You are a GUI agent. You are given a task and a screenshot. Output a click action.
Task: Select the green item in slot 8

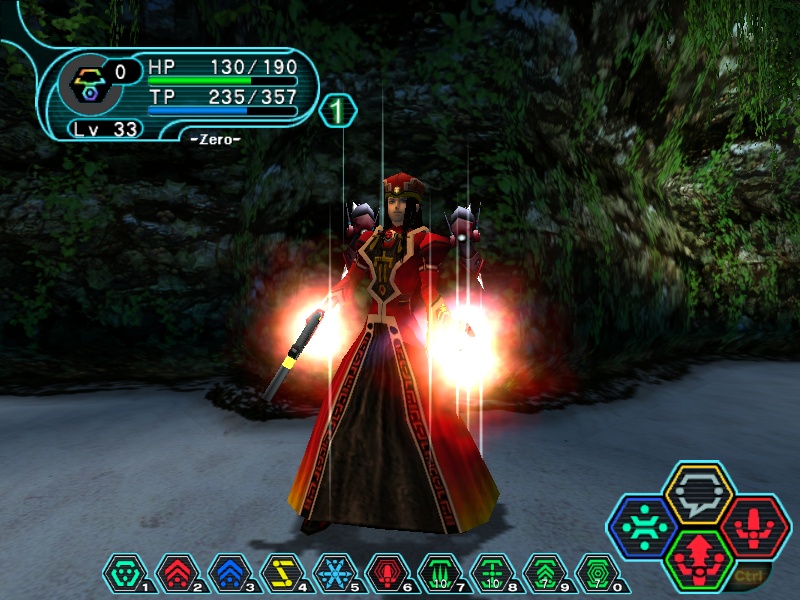click(x=491, y=574)
